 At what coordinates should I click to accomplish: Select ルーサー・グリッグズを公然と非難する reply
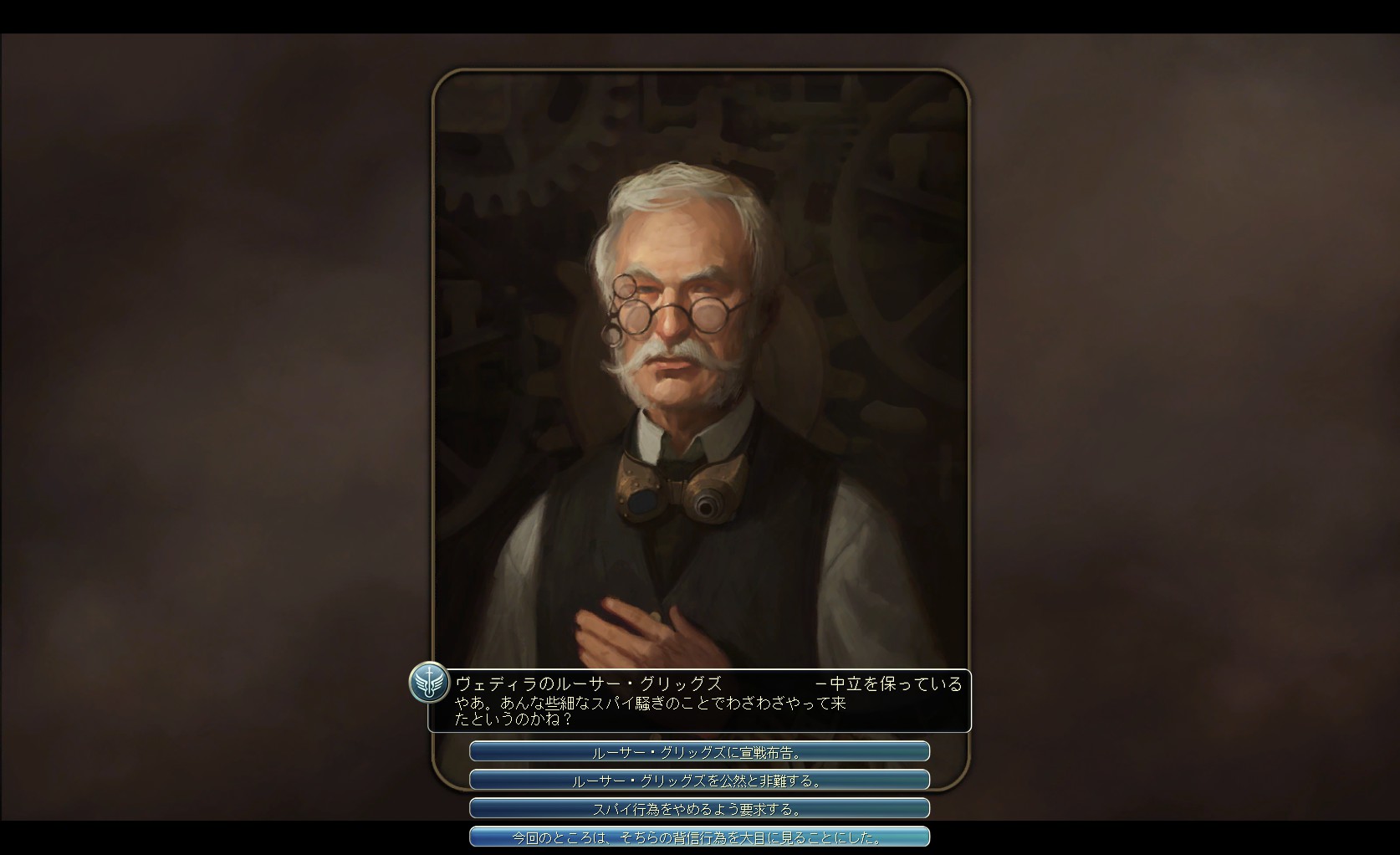[699, 781]
